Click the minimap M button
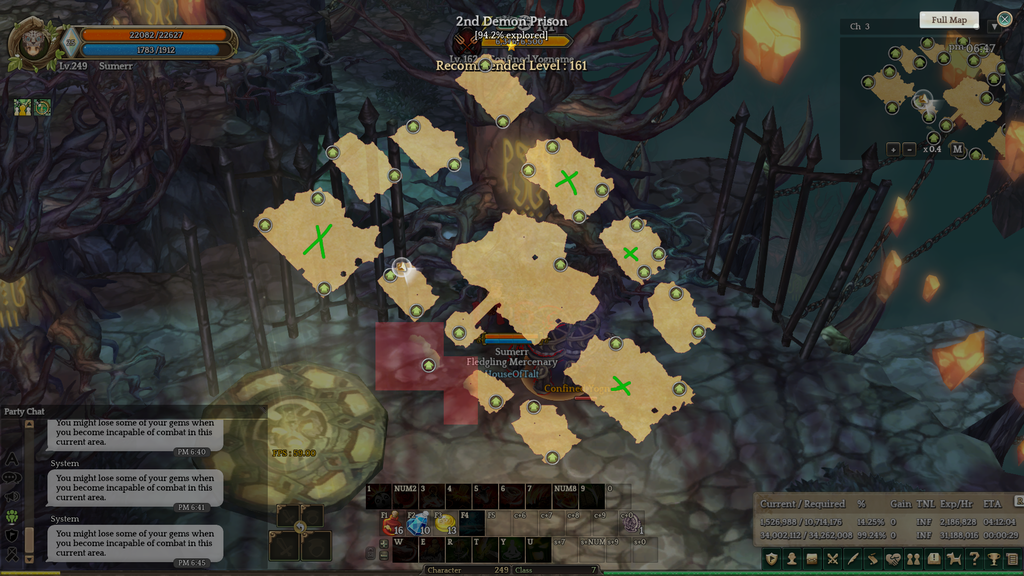This screenshot has width=1024, height=576. 957,149
